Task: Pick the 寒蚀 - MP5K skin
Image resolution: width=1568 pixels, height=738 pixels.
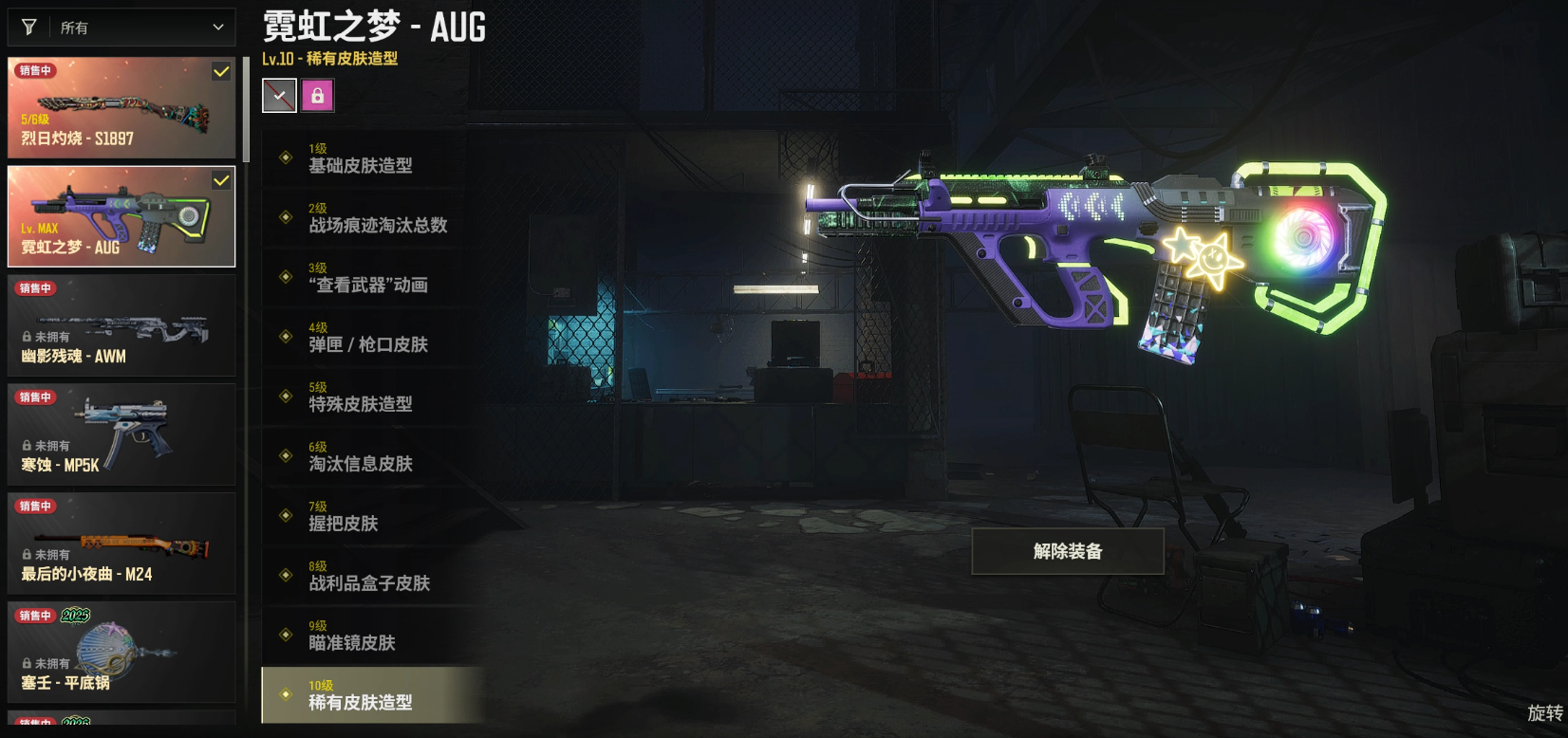Action: click(121, 435)
